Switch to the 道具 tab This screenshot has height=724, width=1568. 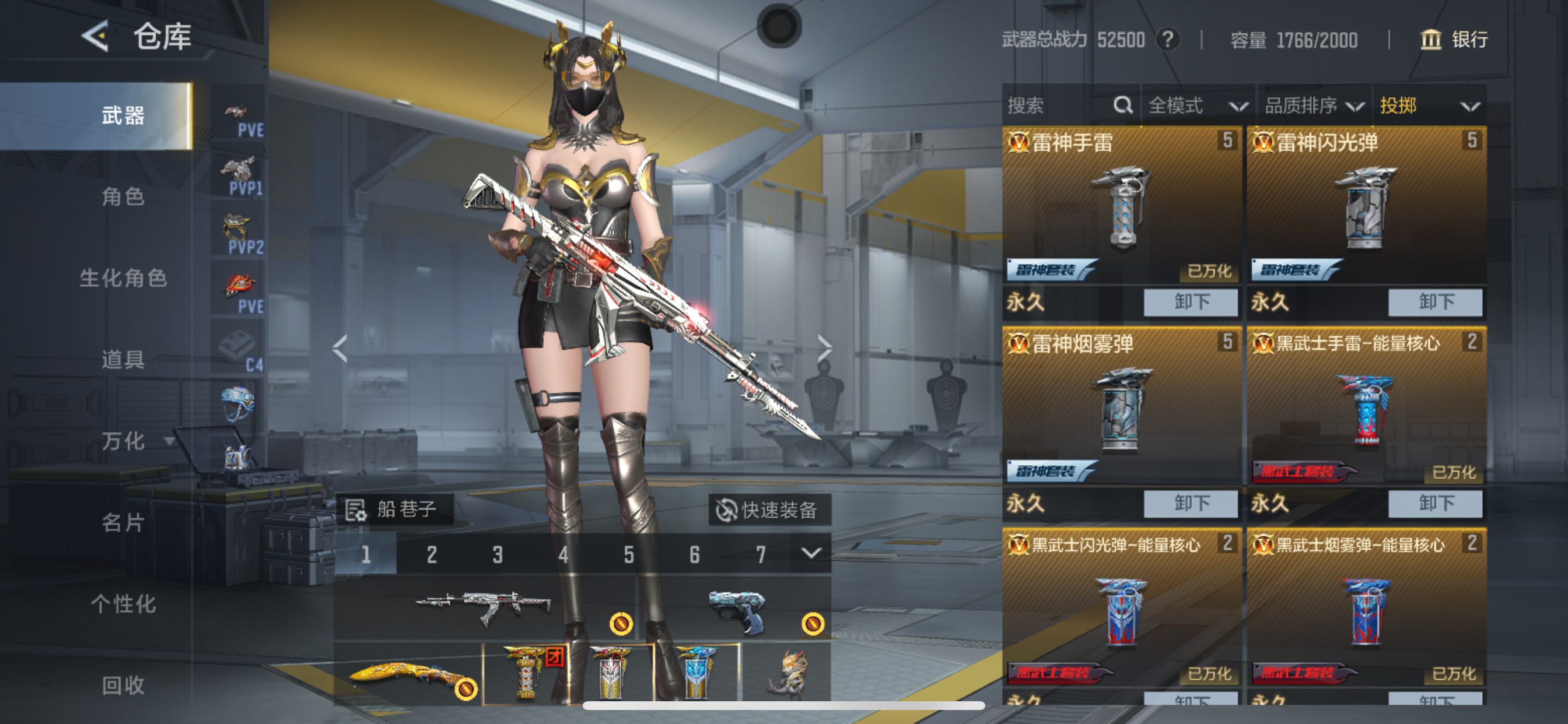(124, 360)
